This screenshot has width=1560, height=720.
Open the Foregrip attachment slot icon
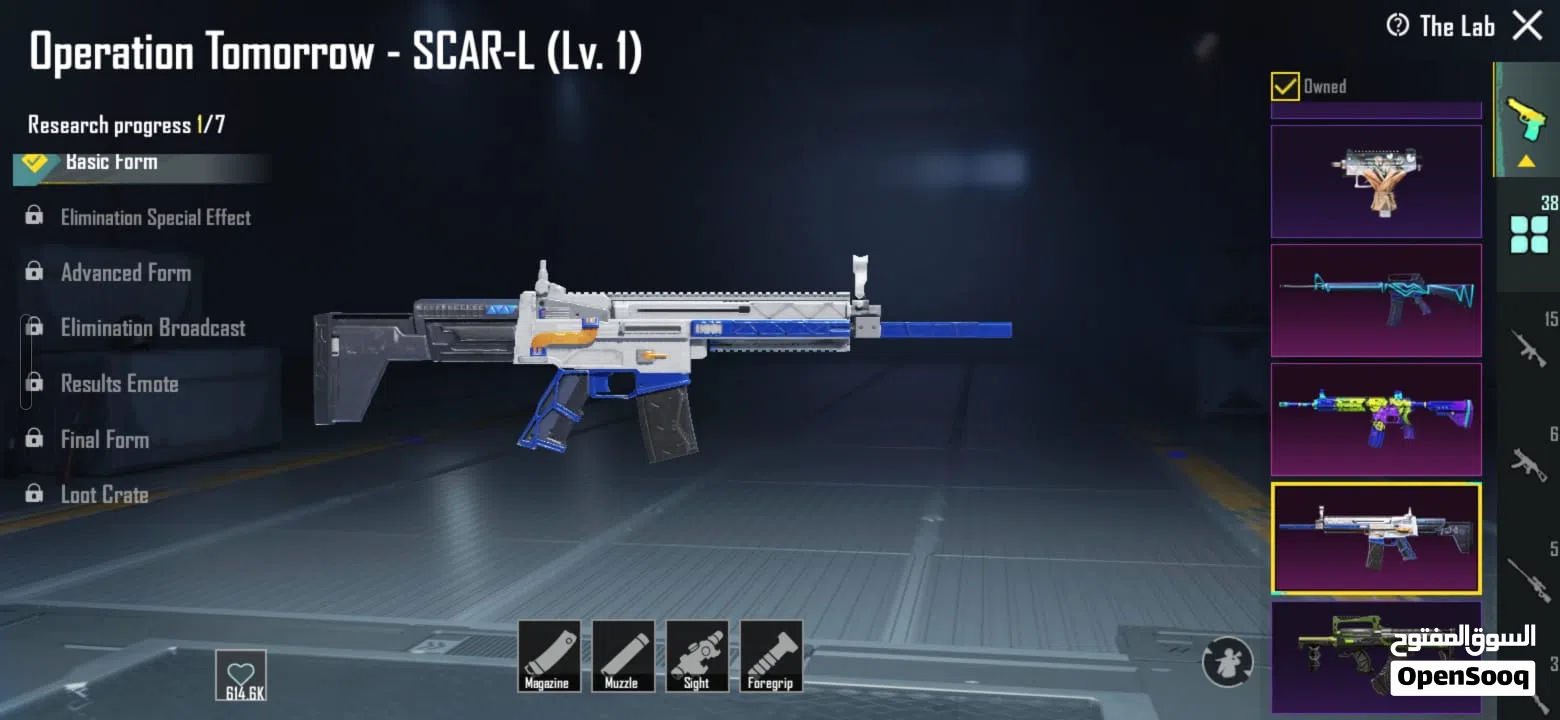[x=771, y=655]
